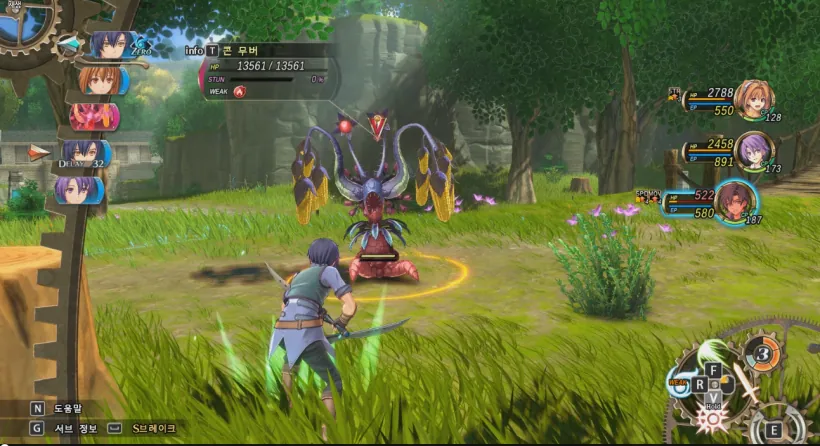Click the brave points counter showing 3
The width and height of the screenshot is (820, 446).
(761, 354)
